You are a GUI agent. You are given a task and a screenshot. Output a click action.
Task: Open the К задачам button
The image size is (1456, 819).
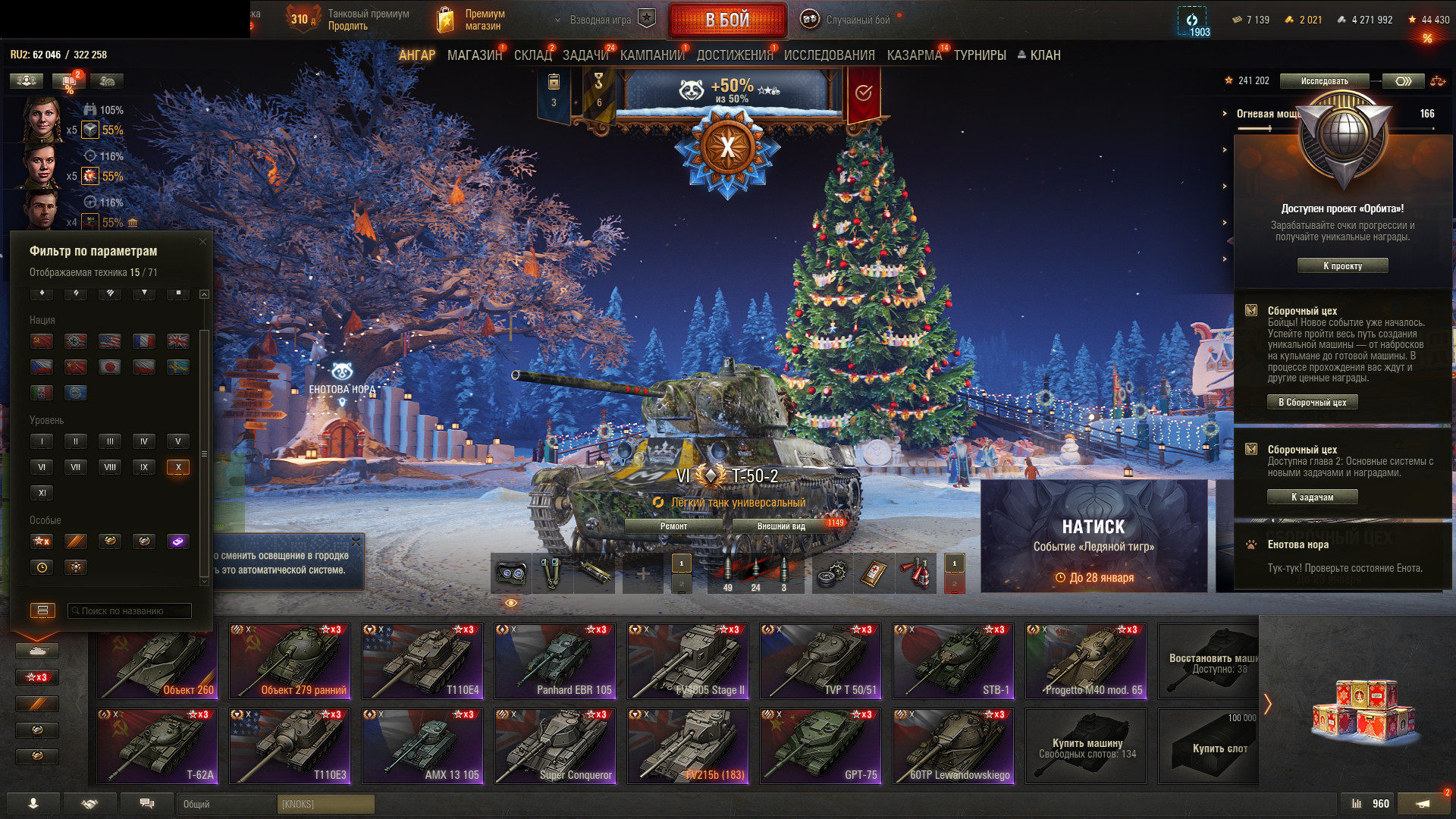pyautogui.click(x=1312, y=497)
